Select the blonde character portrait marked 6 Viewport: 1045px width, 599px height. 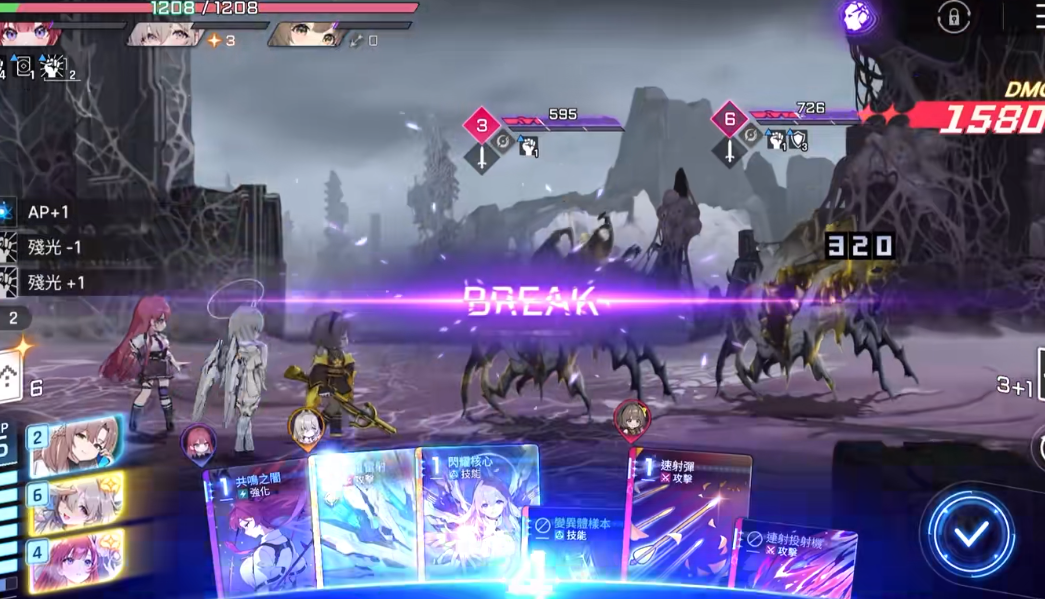pyautogui.click(x=76, y=501)
